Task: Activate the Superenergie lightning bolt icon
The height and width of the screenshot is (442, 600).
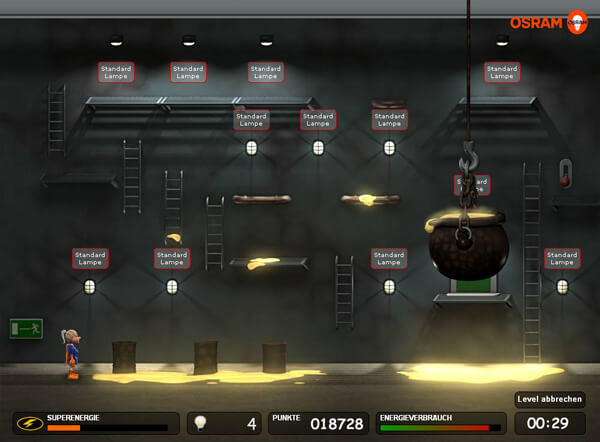Action: 29,423
